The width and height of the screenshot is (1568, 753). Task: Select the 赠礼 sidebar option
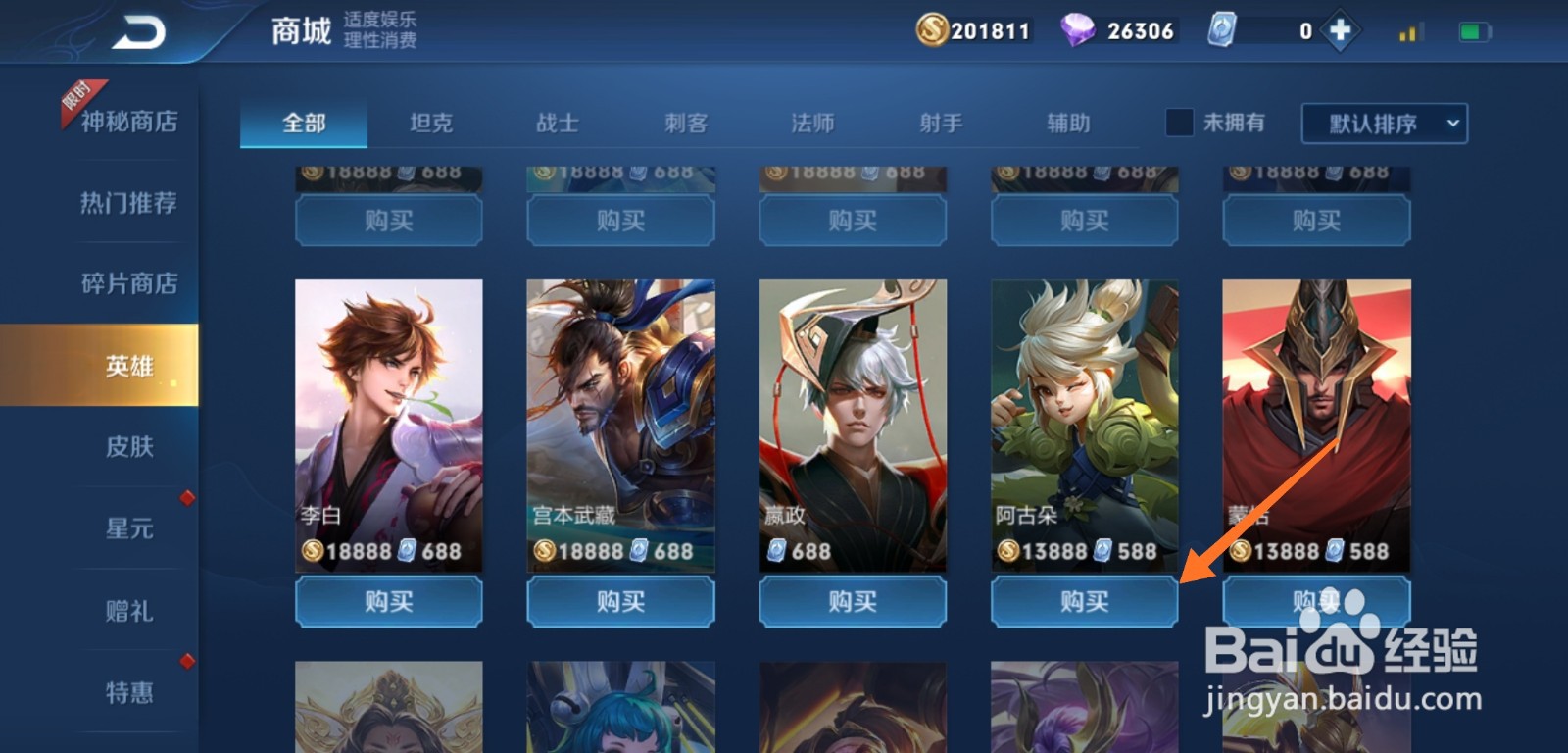(x=128, y=611)
